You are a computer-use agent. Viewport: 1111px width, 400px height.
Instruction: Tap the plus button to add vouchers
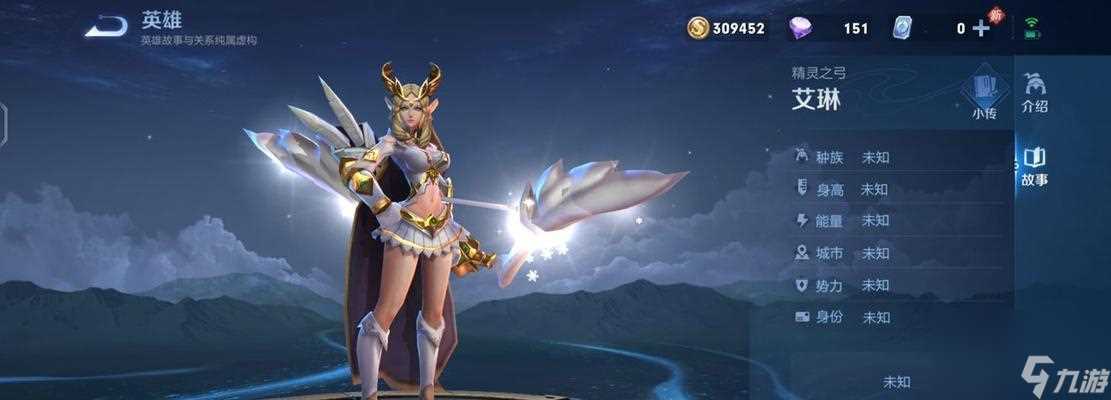coord(981,28)
